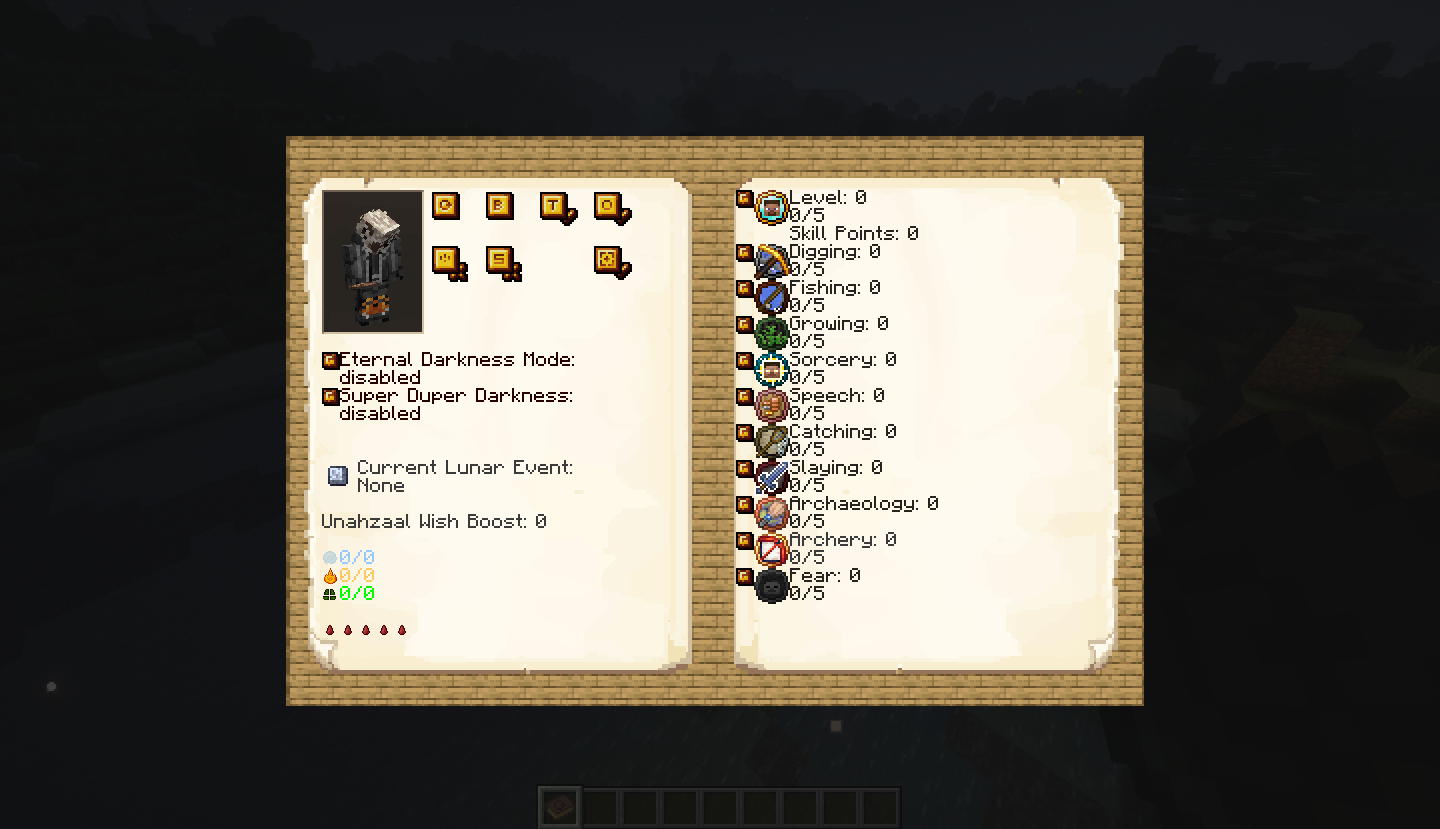Open the Fishing skill icon
The width and height of the screenshot is (1440, 829).
pyautogui.click(x=772, y=298)
